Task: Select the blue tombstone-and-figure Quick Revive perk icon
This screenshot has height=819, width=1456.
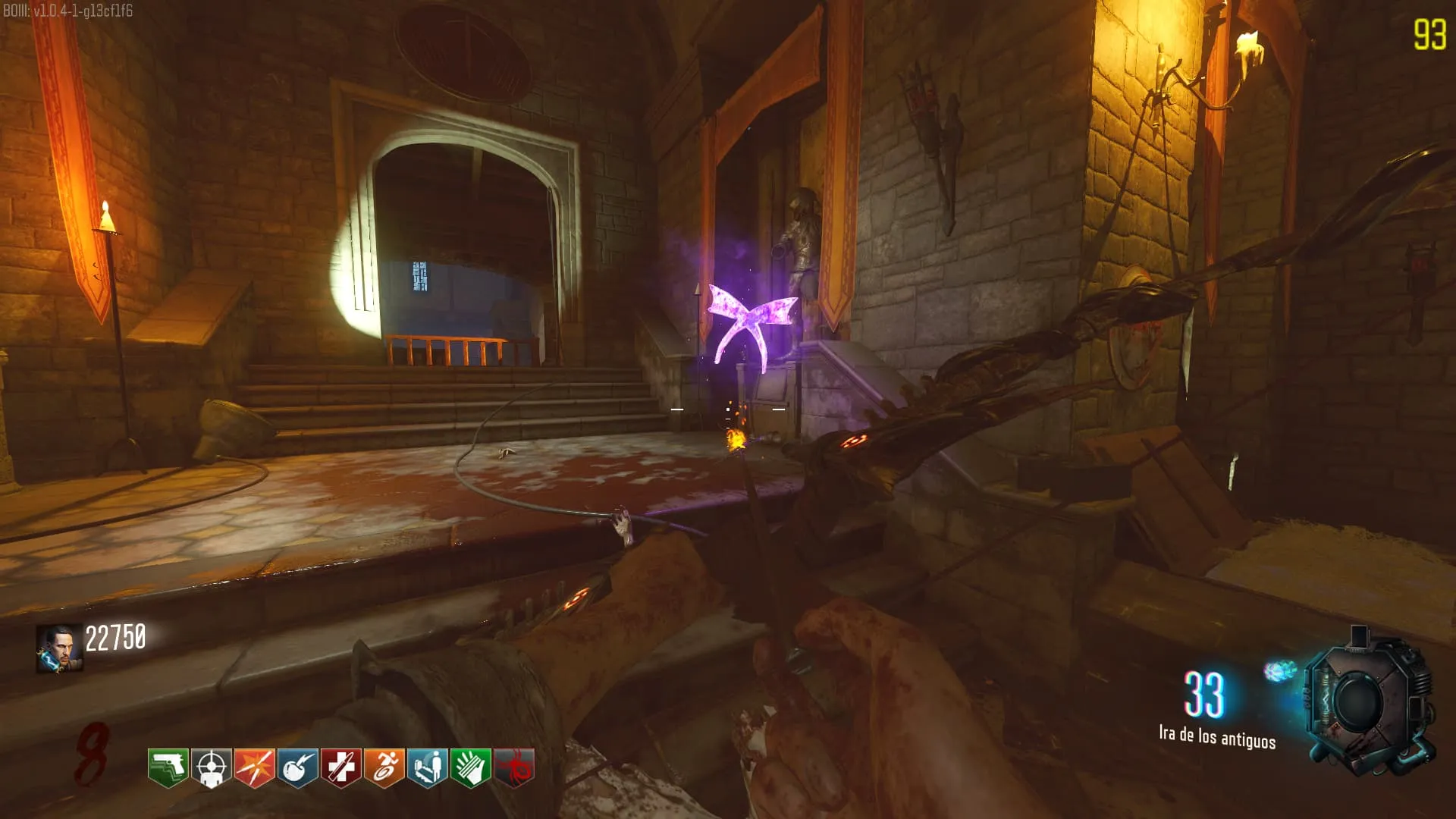Action: [427, 767]
